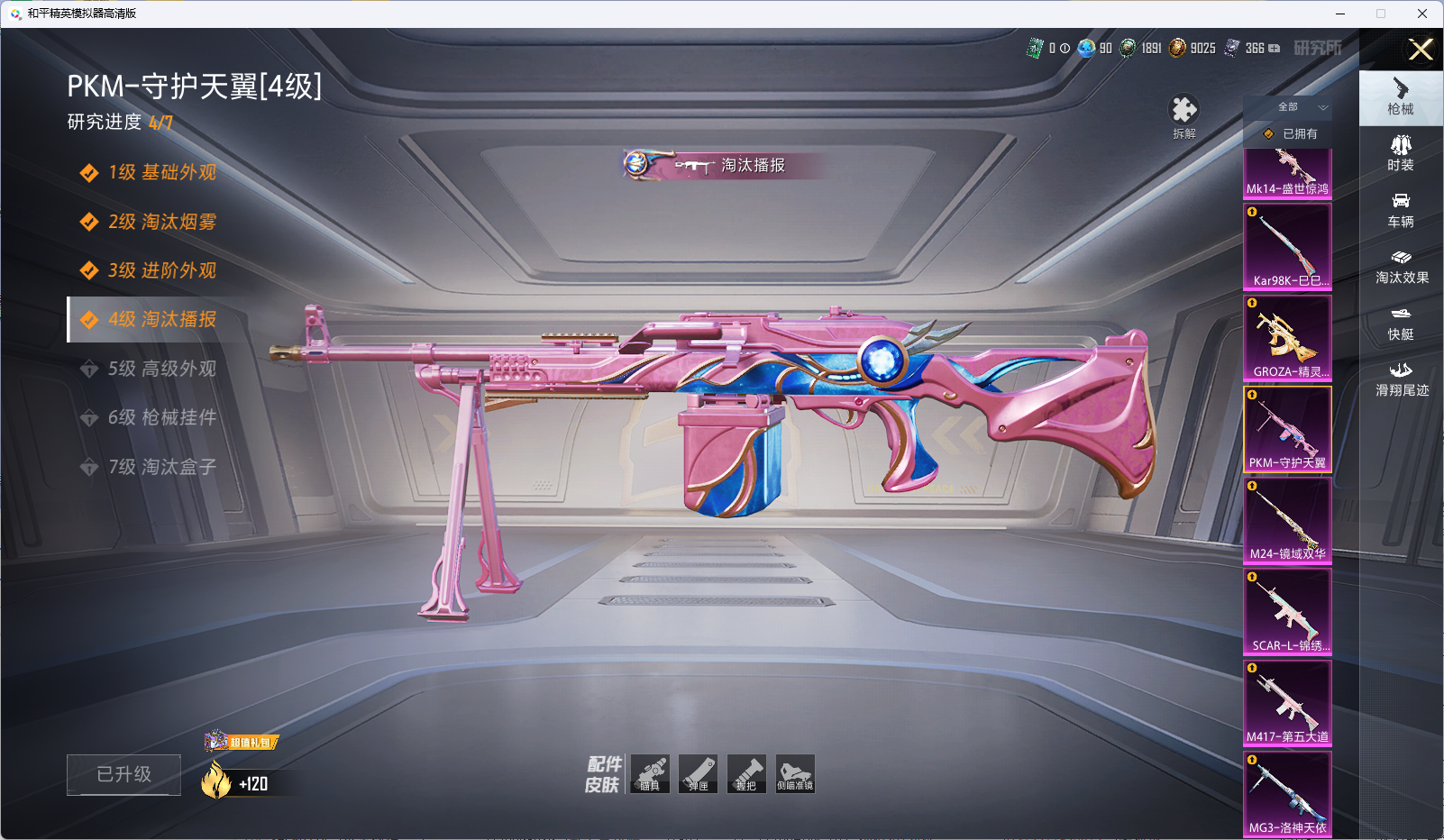This screenshot has height=840, width=1444.
Task: Select the Kar98K skin thumbnail
Action: (1287, 246)
